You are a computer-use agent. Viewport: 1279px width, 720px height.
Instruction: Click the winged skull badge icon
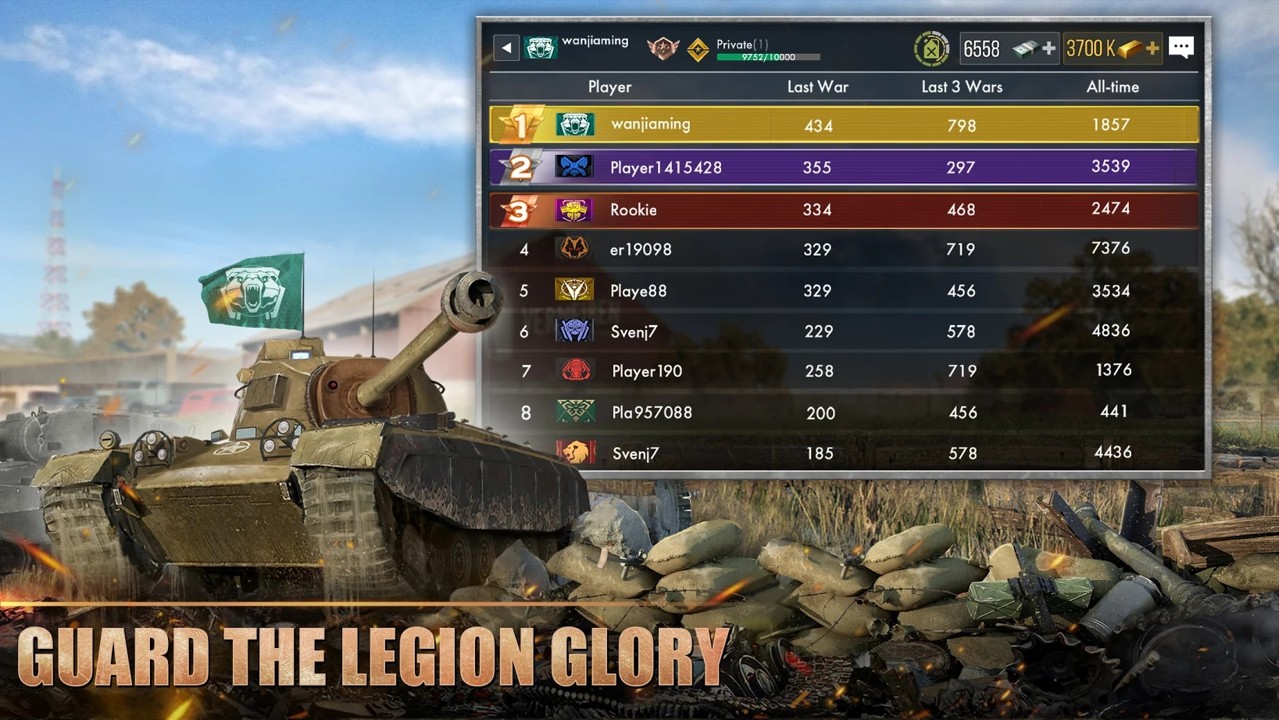click(x=662, y=48)
